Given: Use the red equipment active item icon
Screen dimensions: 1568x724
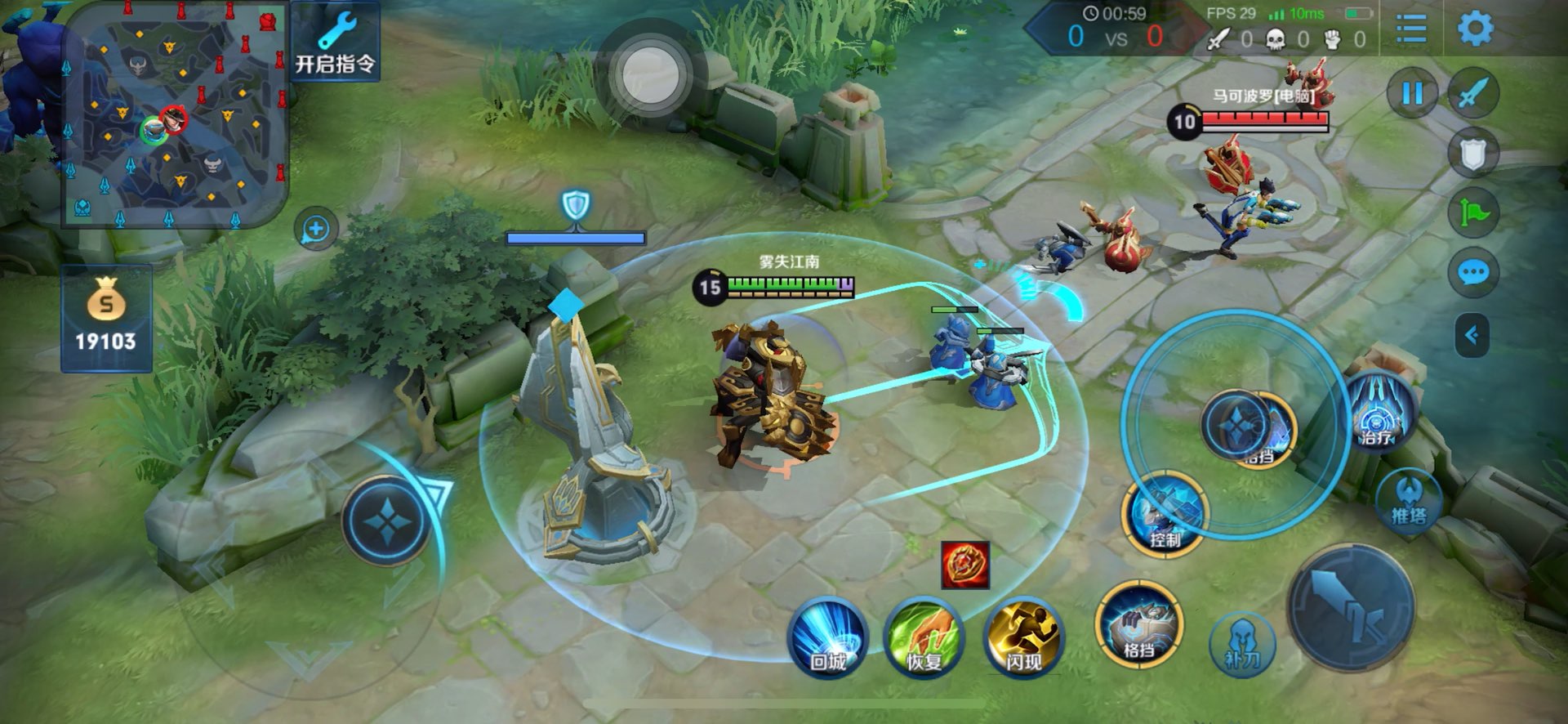Looking at the screenshot, I should 965,565.
